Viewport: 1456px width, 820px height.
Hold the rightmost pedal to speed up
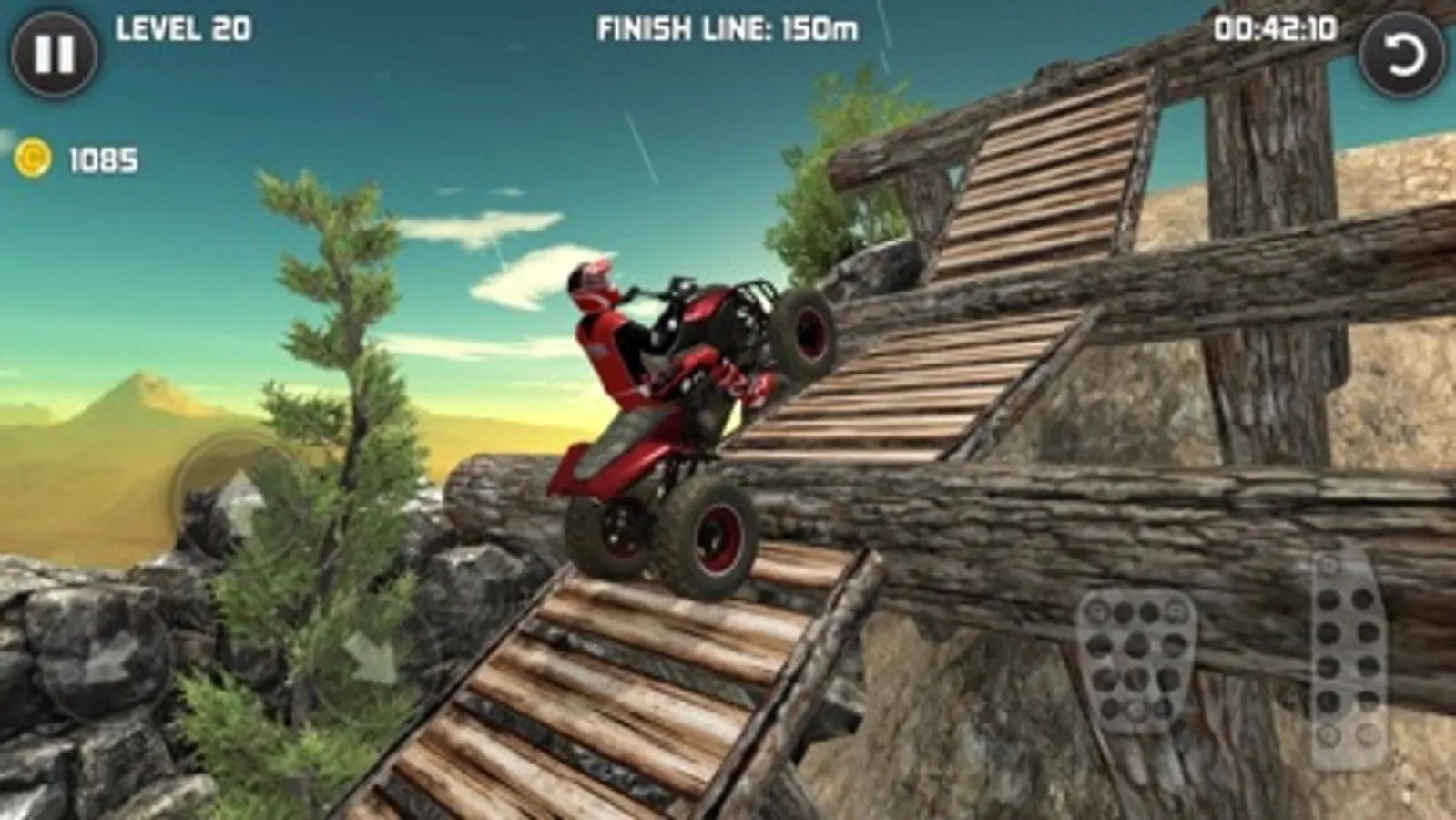click(1346, 656)
